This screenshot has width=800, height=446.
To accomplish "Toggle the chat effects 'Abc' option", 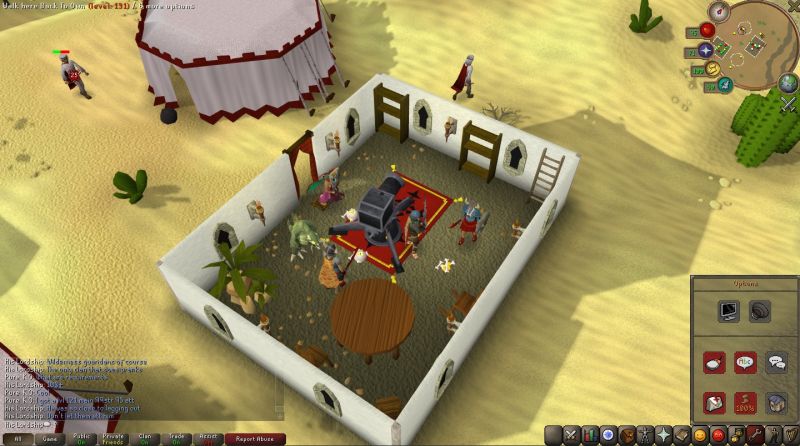I will click(x=745, y=362).
